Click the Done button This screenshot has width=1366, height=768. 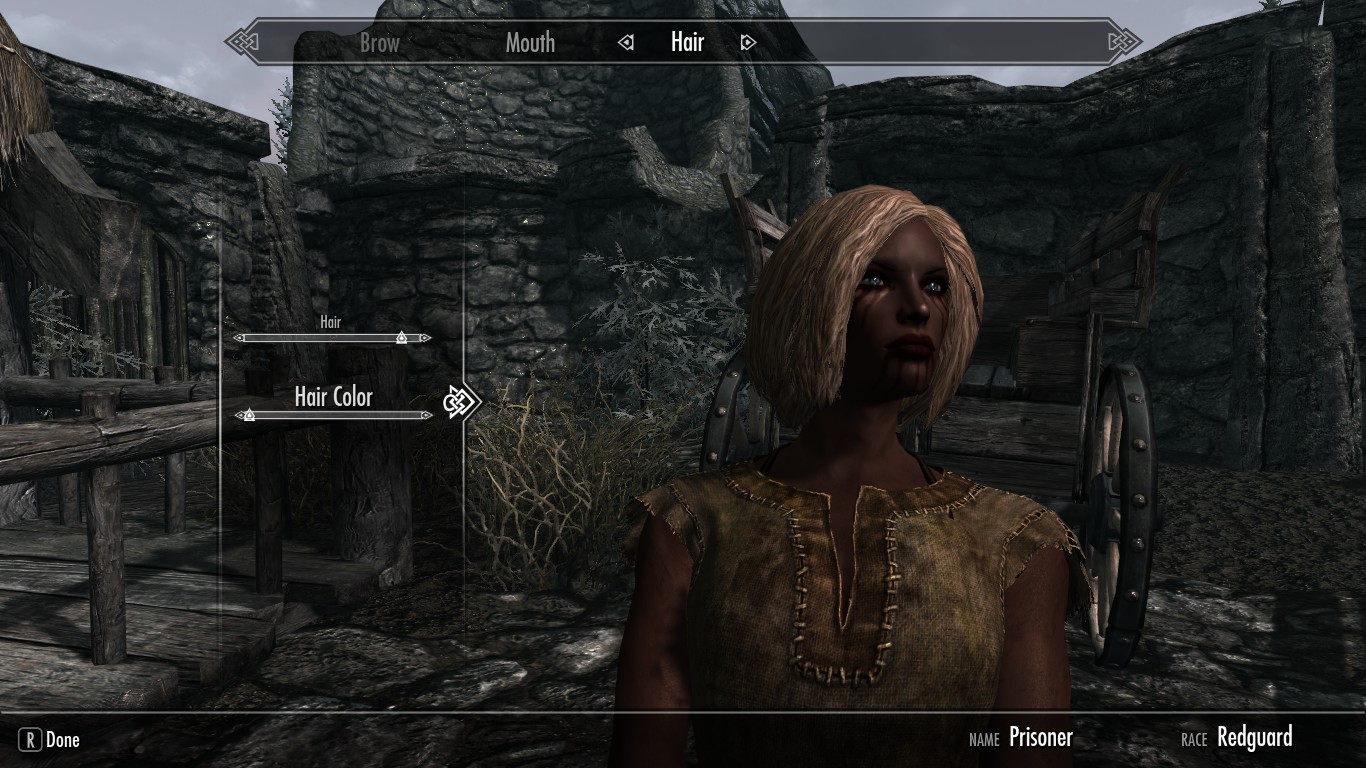50,740
